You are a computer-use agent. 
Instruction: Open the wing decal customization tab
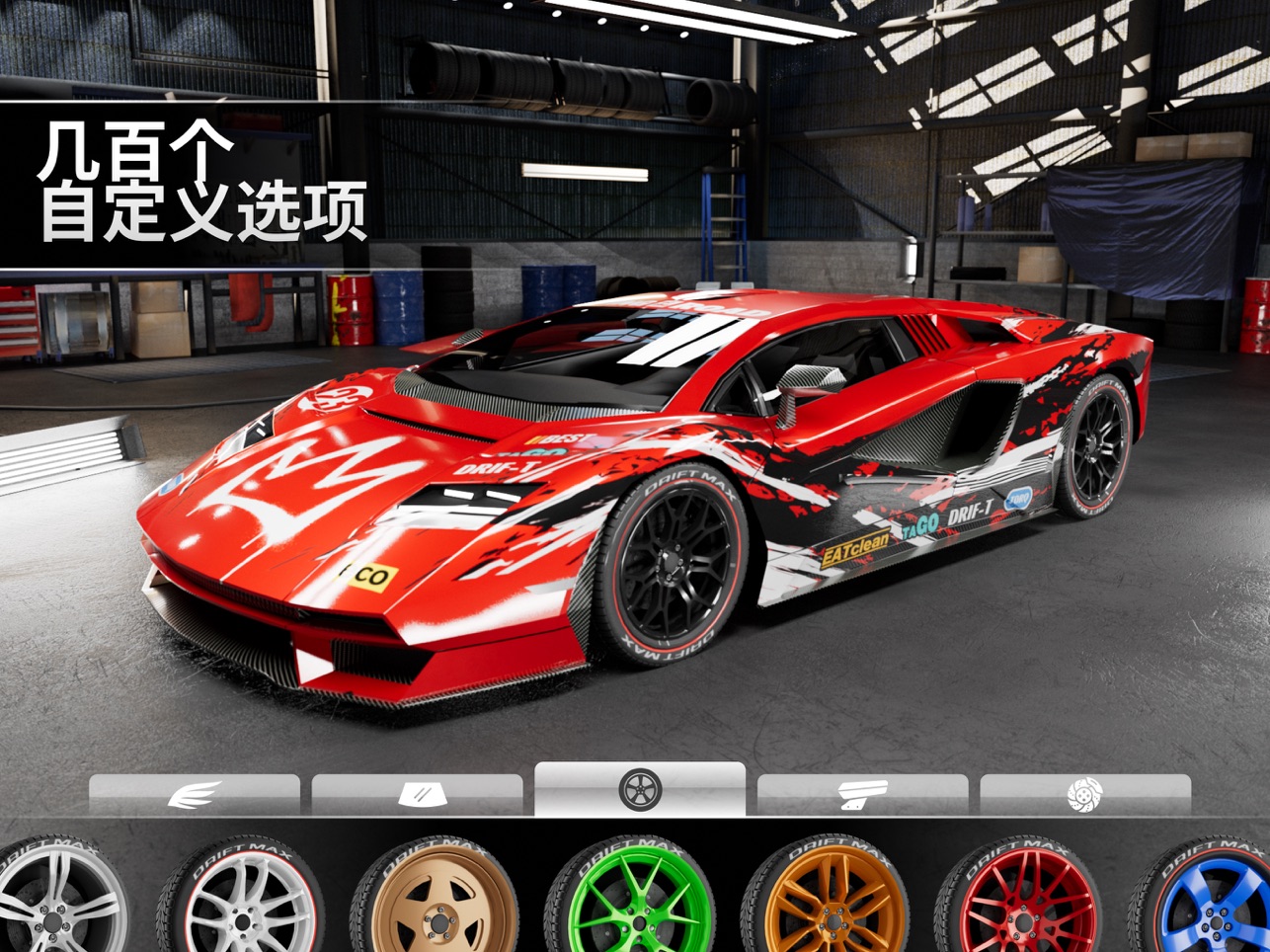point(195,794)
